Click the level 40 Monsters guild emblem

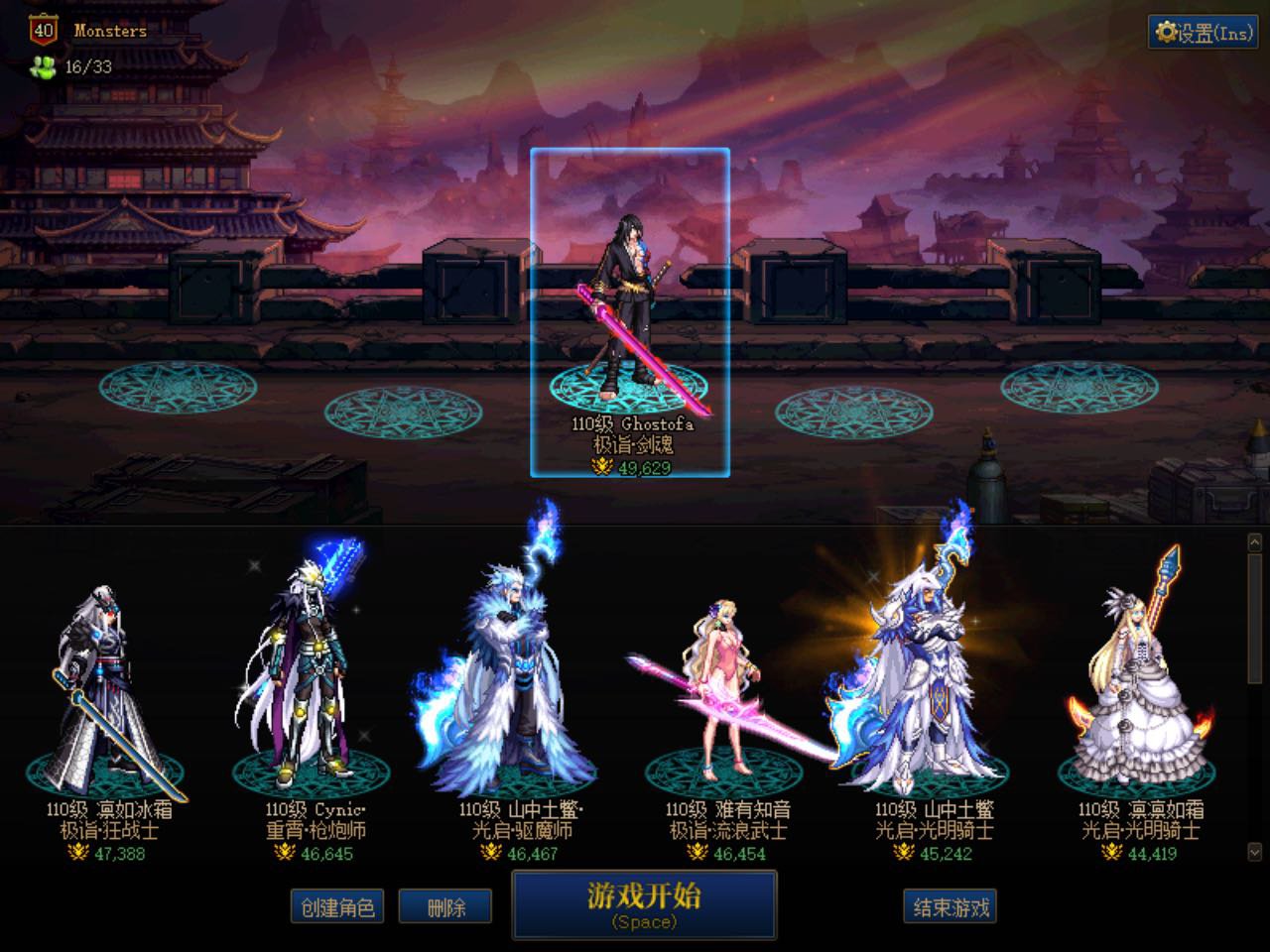point(41,30)
